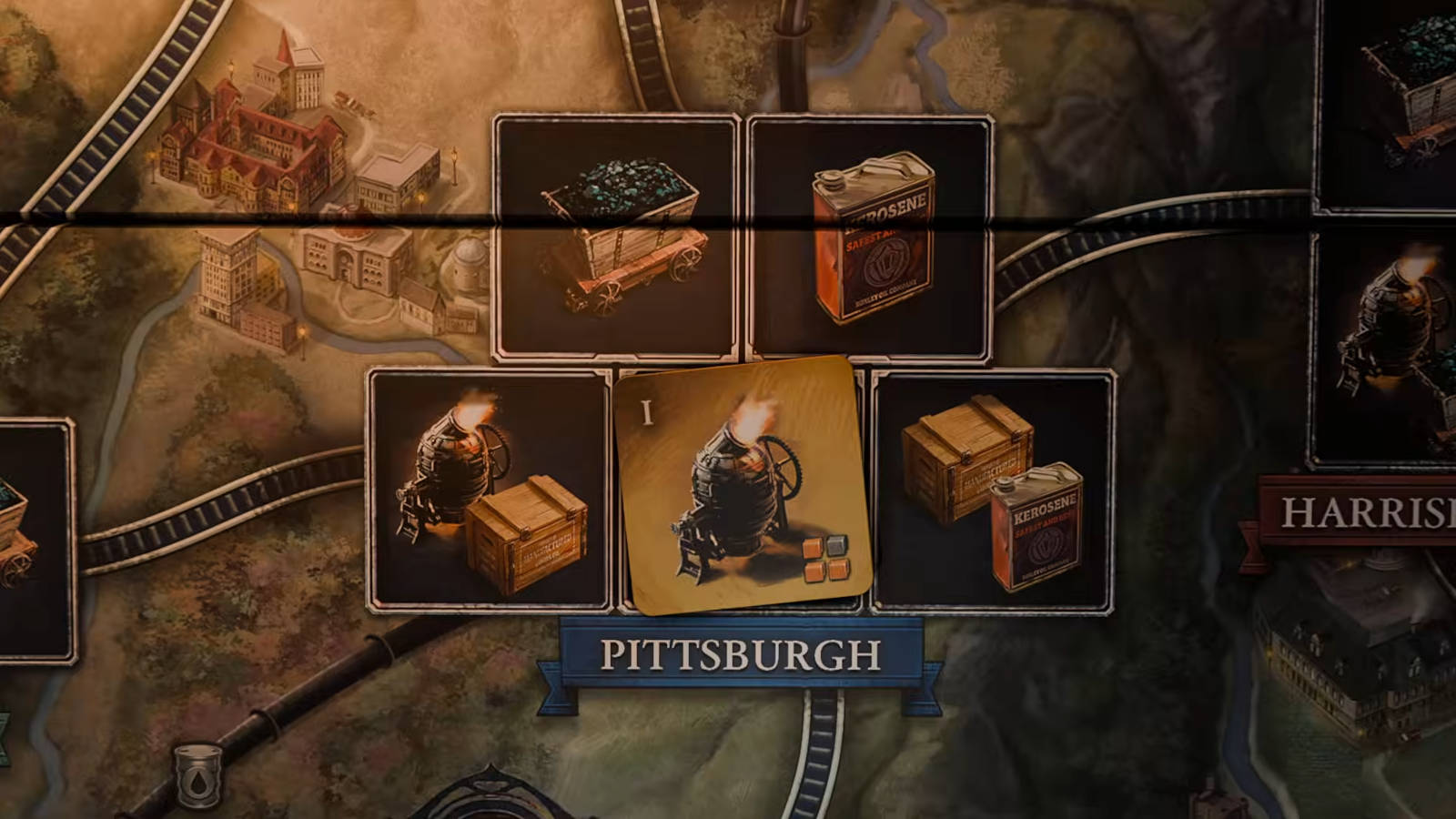Image resolution: width=1456 pixels, height=819 pixels.
Task: Select the crate with kerosene can tile
Action: coord(996,487)
